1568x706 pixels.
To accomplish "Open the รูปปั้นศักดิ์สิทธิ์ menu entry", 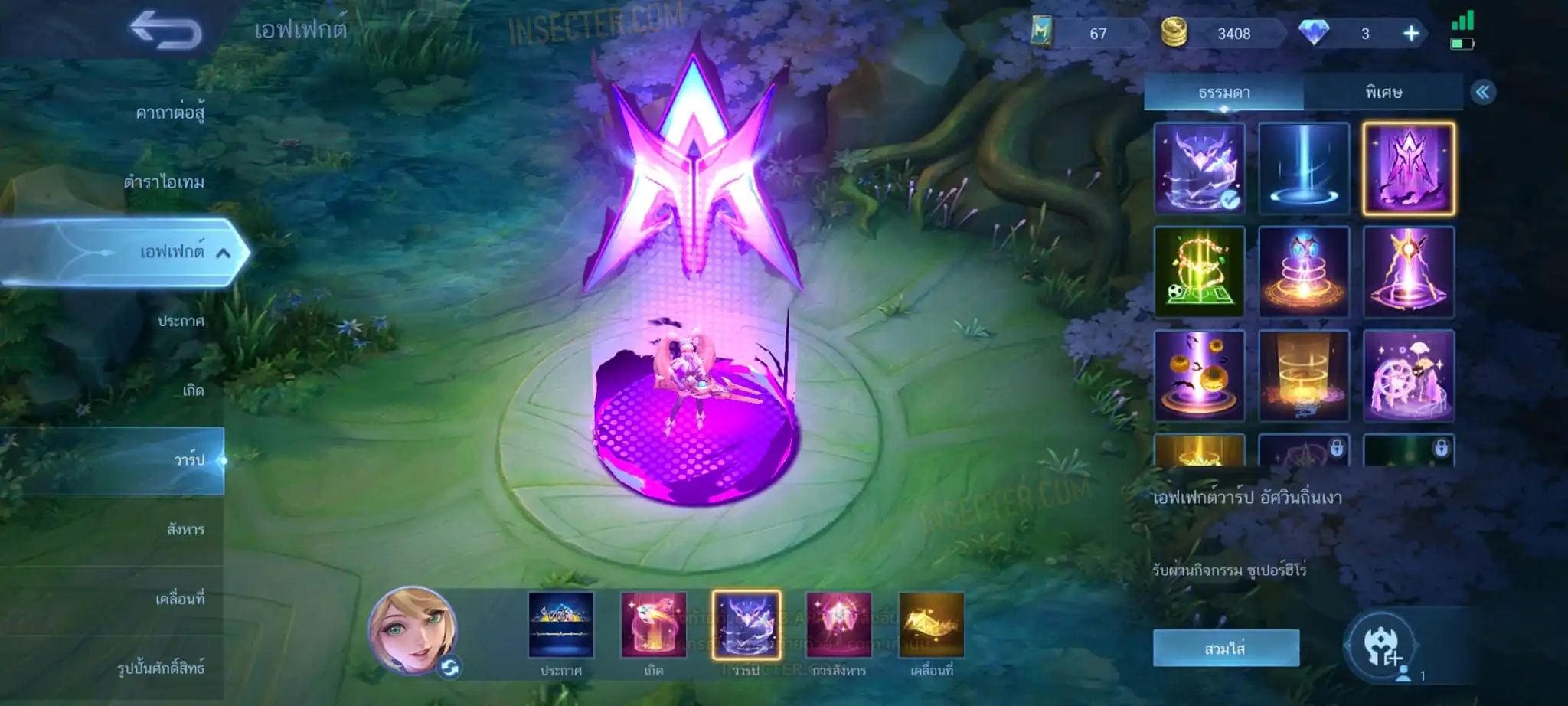I will [x=161, y=668].
